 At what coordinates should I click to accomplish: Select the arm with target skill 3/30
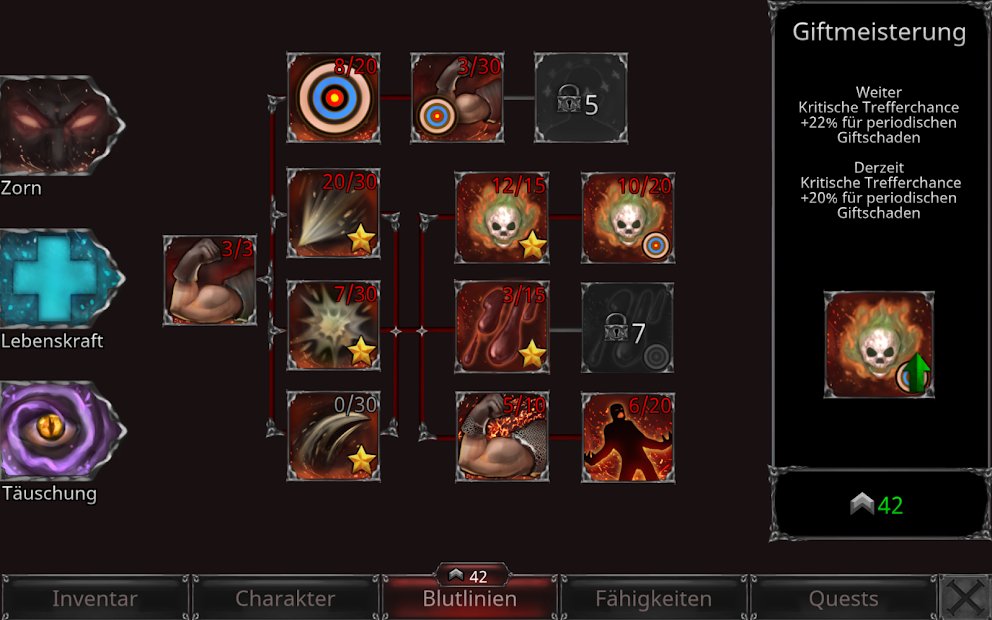(x=457, y=98)
